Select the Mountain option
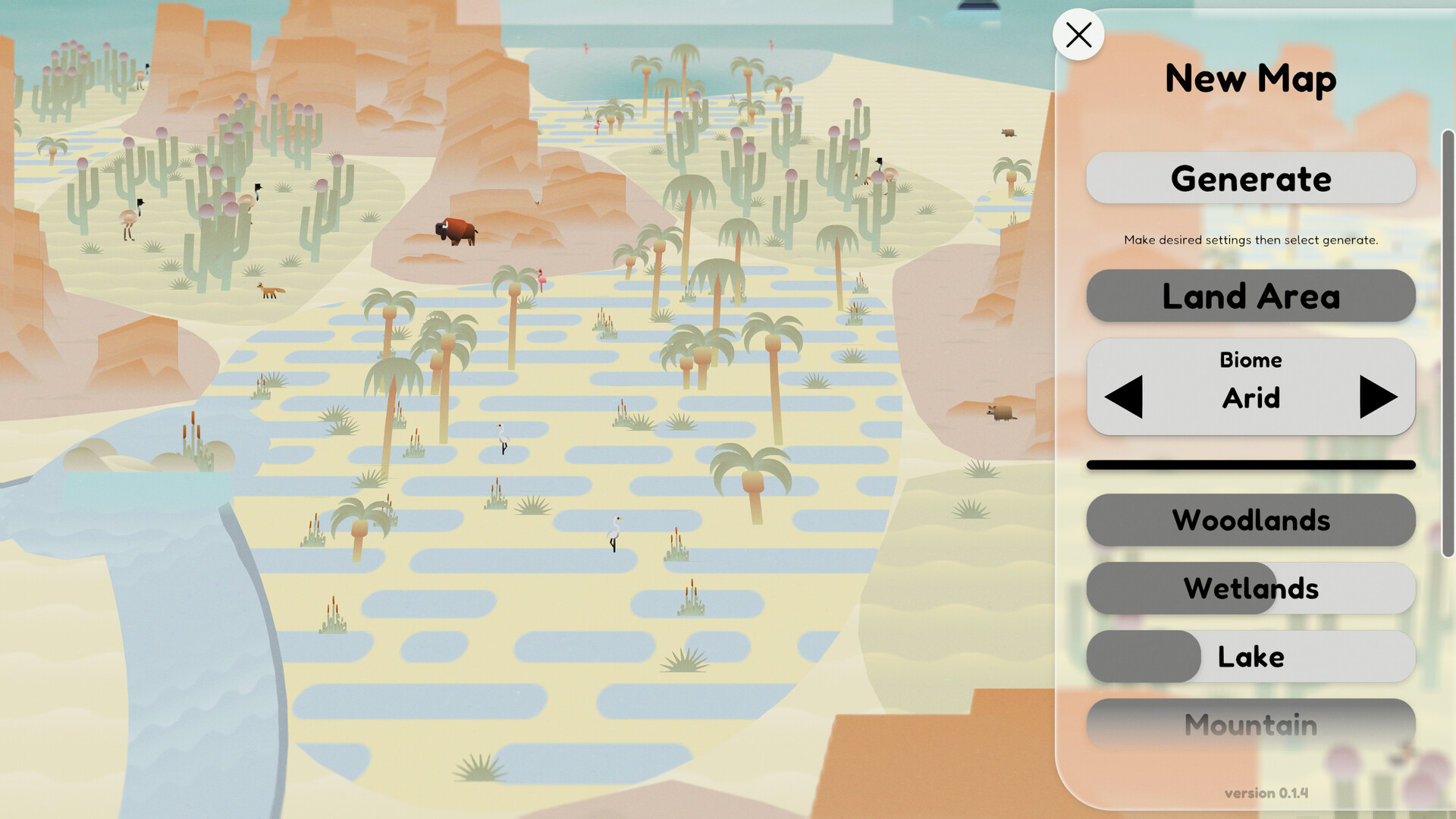Image resolution: width=1456 pixels, height=819 pixels. point(1250,724)
